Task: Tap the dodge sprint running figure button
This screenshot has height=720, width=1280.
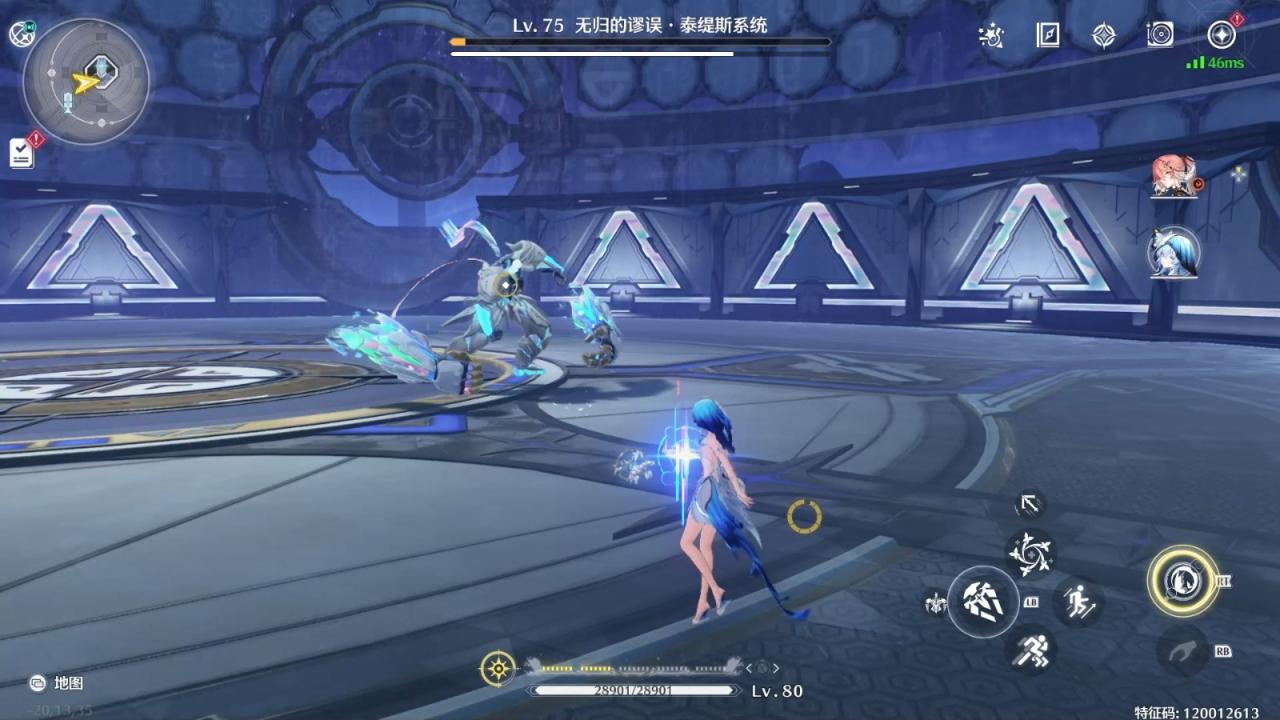Action: pos(1030,650)
